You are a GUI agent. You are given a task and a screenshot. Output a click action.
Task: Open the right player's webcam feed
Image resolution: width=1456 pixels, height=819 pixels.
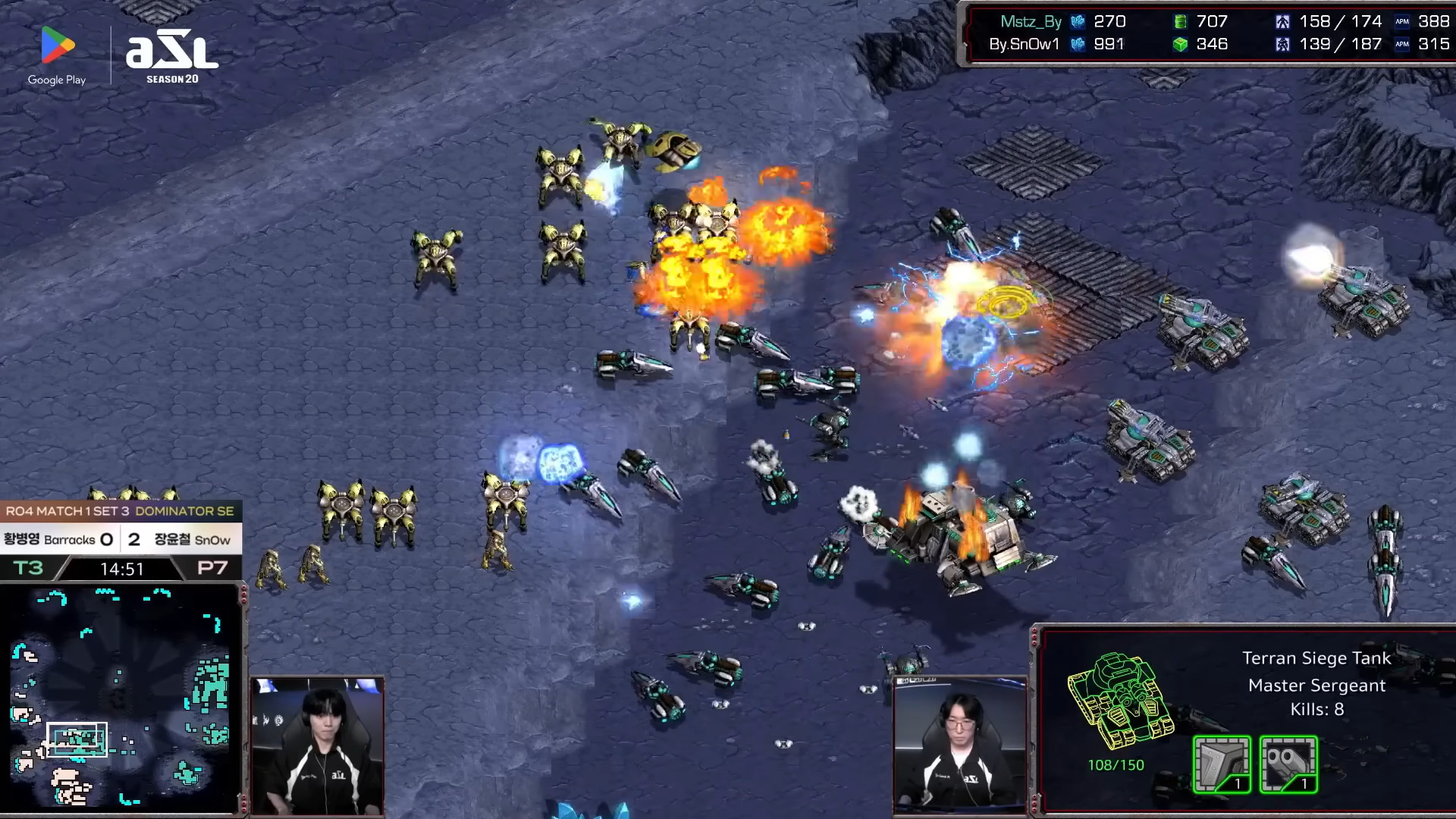tap(960, 746)
